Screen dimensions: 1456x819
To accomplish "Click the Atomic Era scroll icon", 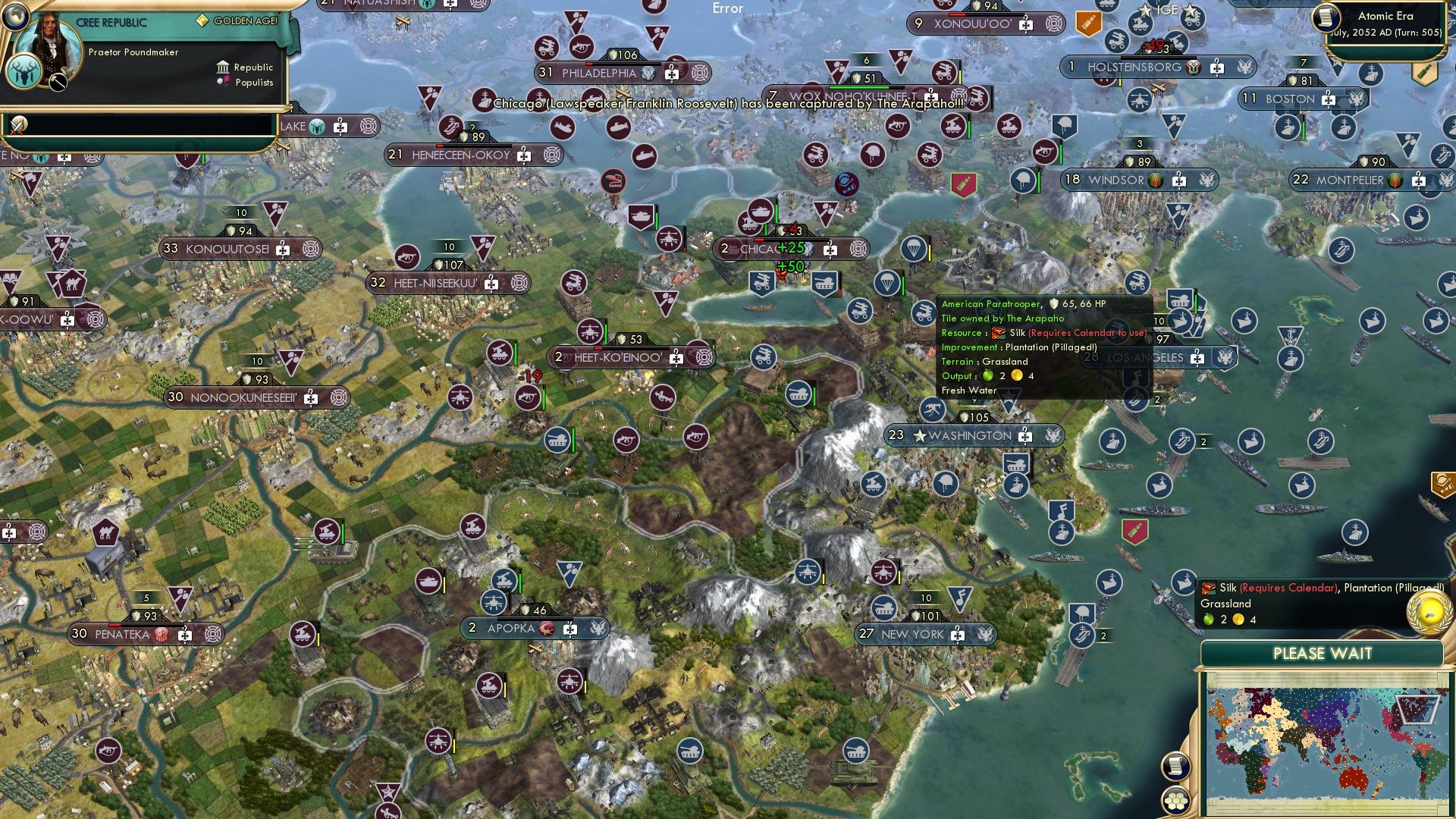I will [1326, 19].
